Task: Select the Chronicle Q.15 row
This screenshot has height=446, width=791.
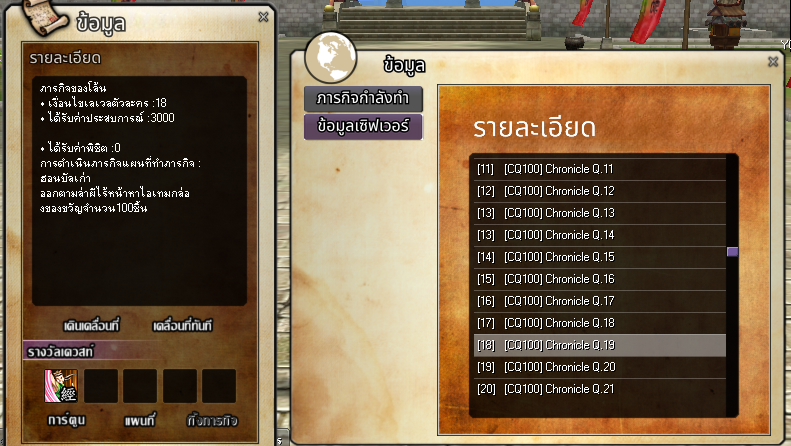Action: [x=599, y=257]
